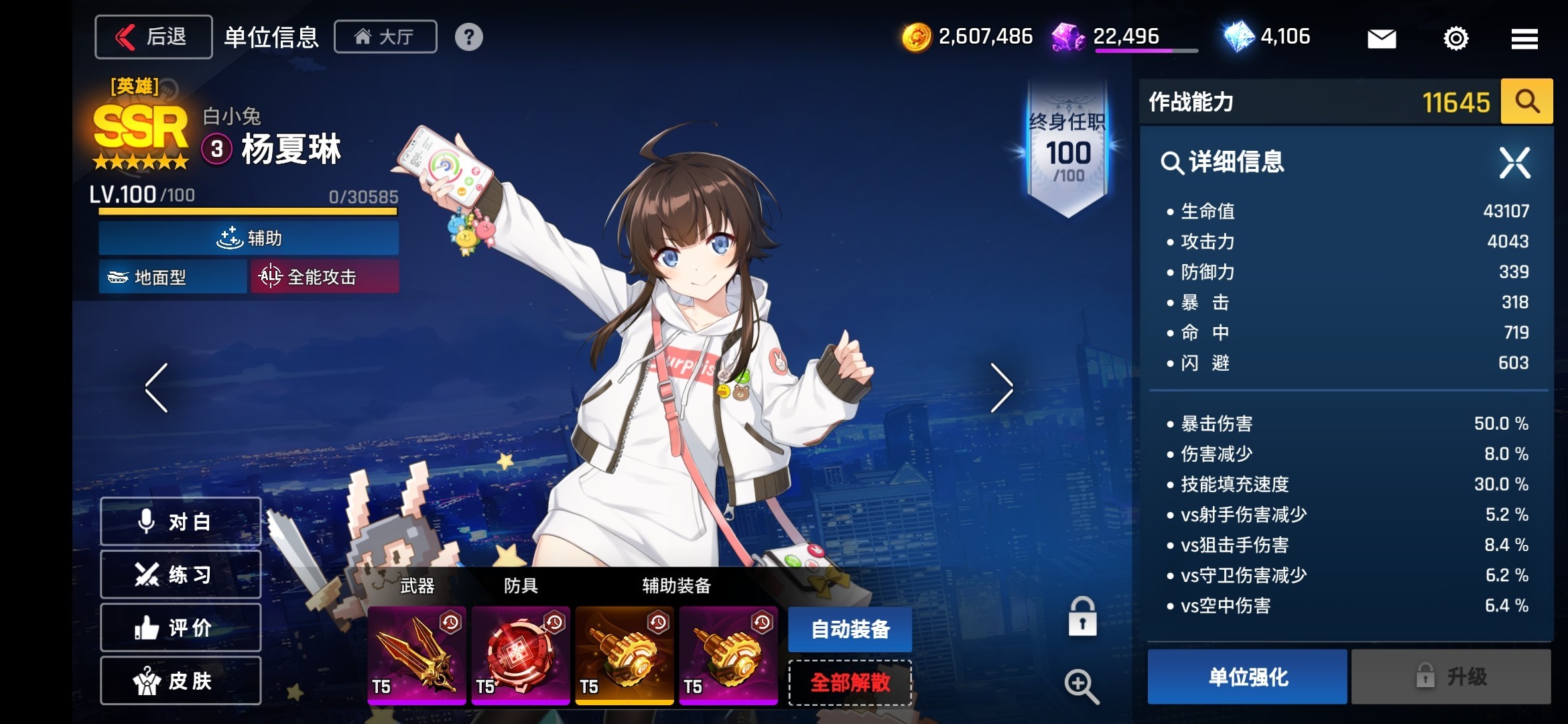Image resolution: width=1568 pixels, height=724 pixels.
Task: Open the question mark help icon
Action: coord(468,37)
